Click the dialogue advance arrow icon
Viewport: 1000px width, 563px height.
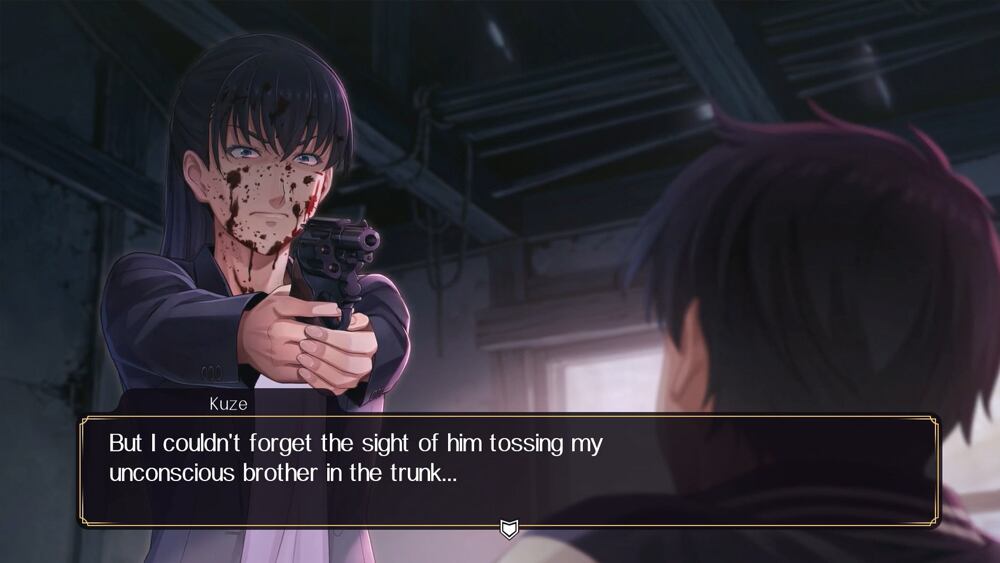[x=509, y=528]
